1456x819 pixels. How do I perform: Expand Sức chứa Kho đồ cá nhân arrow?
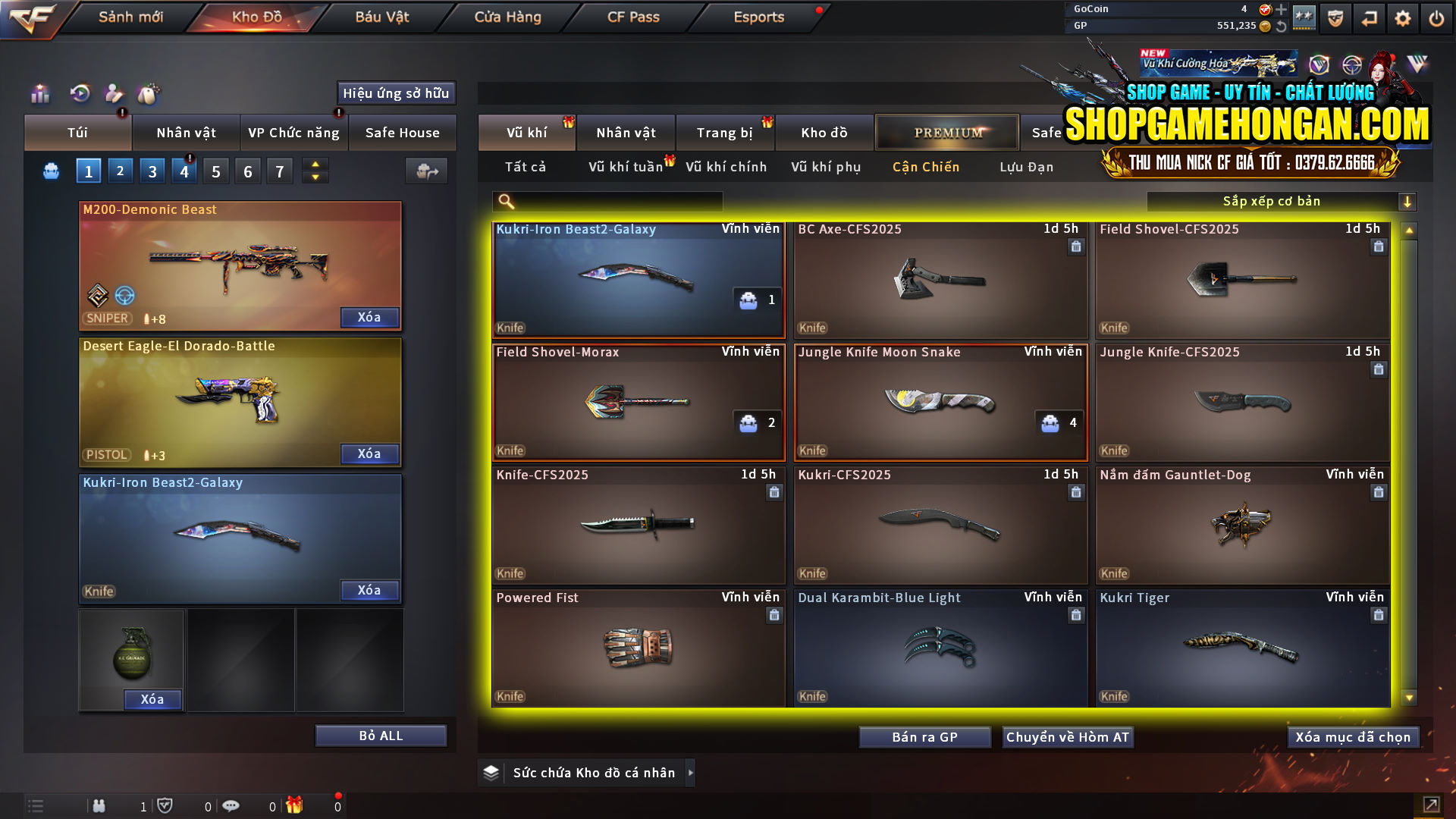coord(691,772)
